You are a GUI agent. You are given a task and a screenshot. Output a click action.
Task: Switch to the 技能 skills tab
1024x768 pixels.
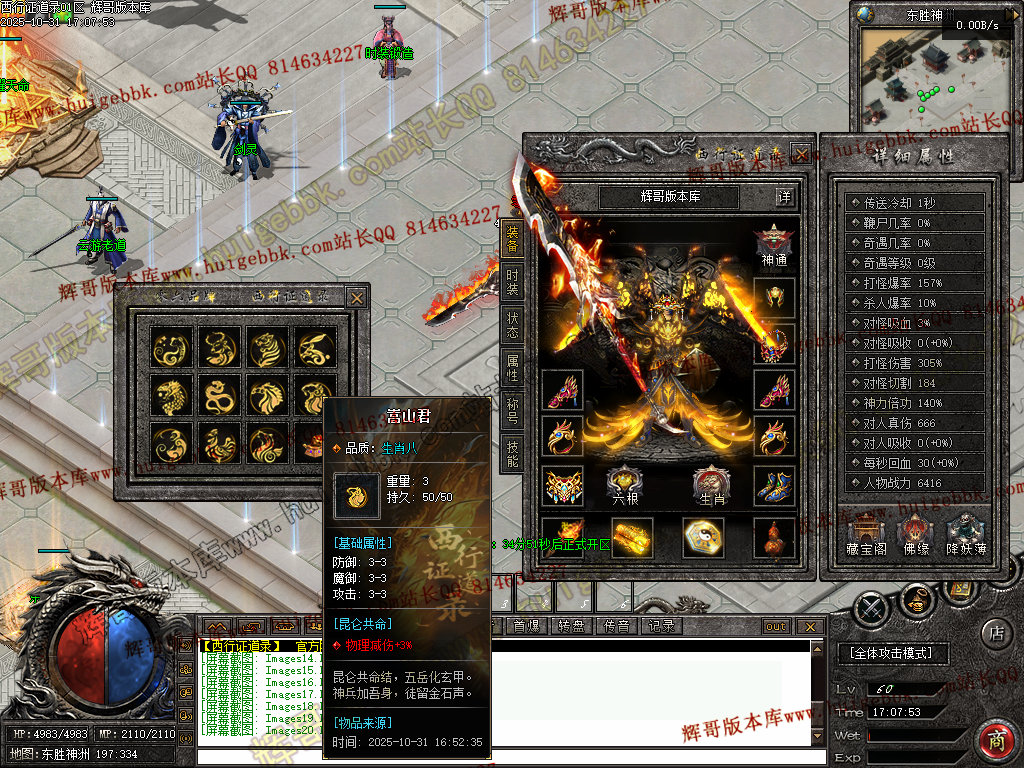click(x=512, y=454)
